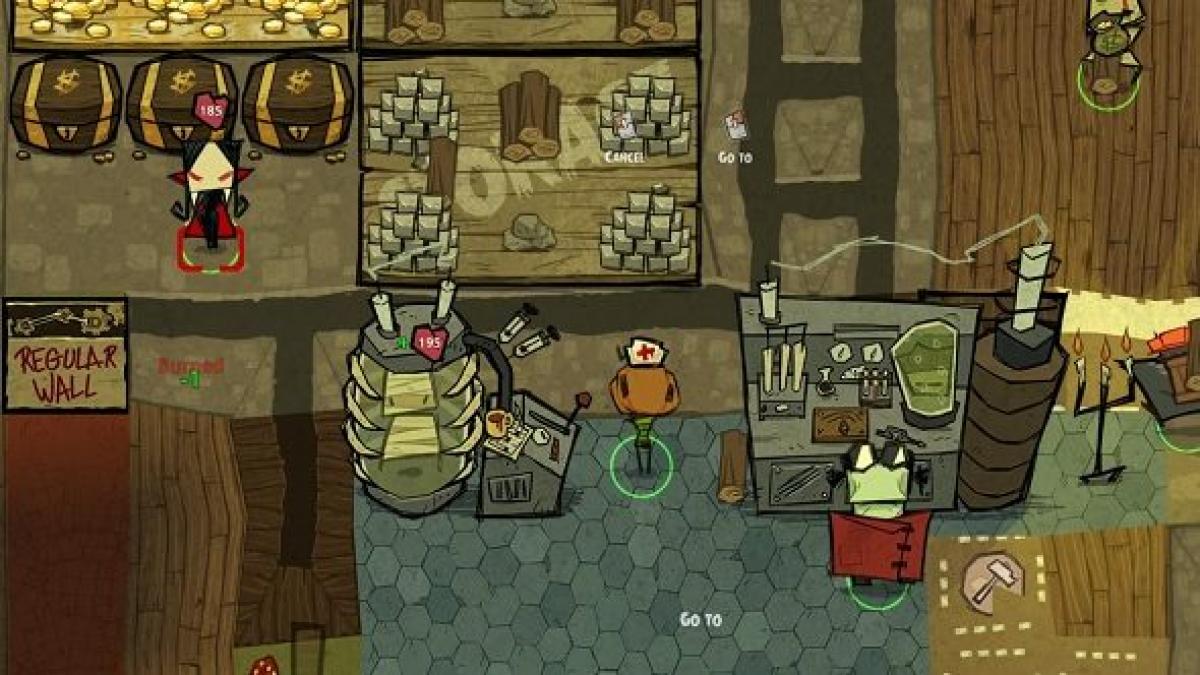Click the Go to label on the hexagon floor

[x=700, y=620]
